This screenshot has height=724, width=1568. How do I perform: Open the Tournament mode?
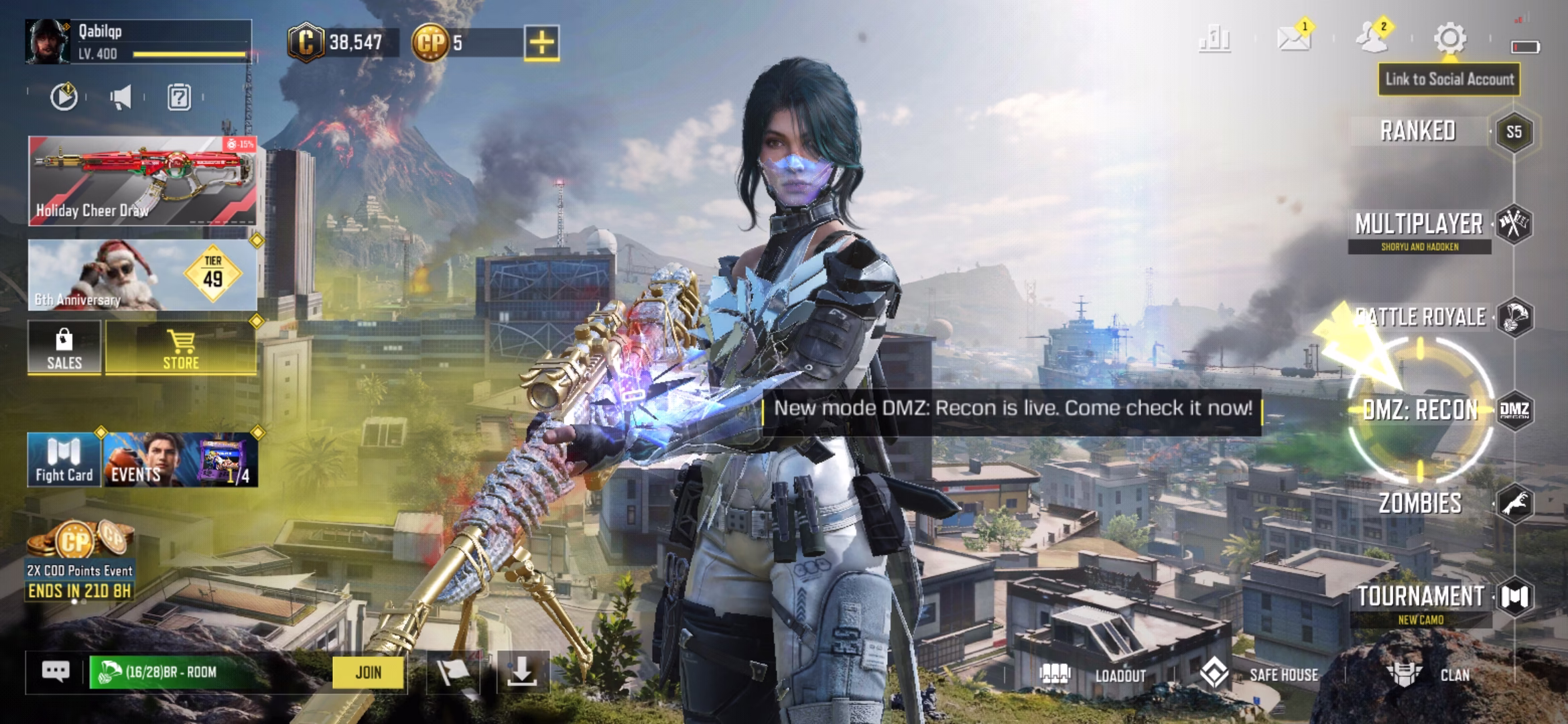pos(1421,597)
